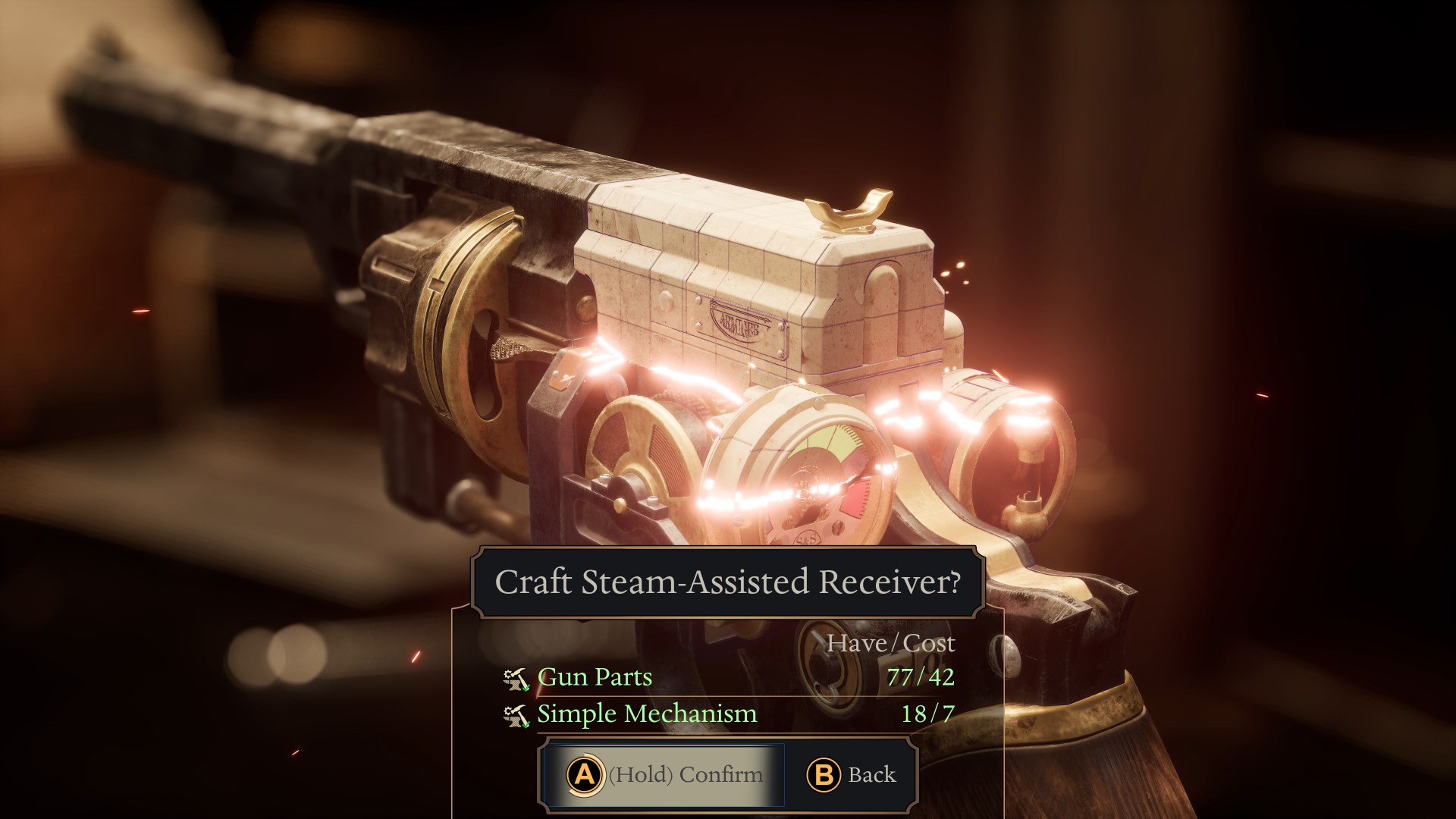
Task: Click the orange A button prompt
Action: (x=584, y=775)
